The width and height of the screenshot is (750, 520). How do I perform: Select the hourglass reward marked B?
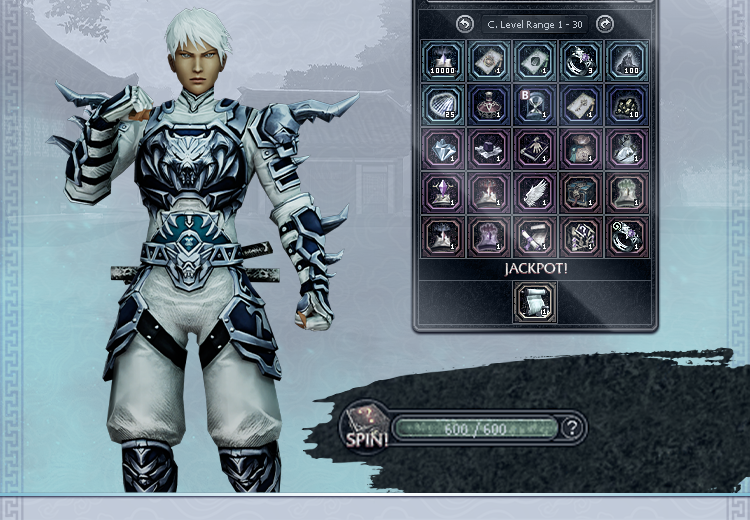(535, 105)
